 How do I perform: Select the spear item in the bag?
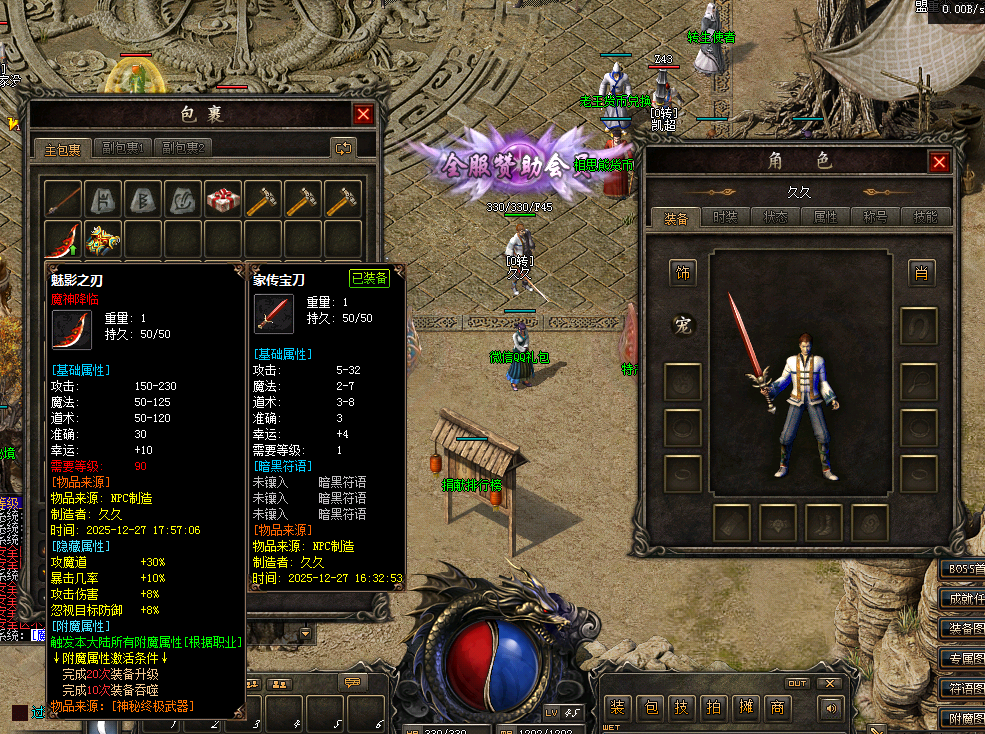[x=62, y=199]
